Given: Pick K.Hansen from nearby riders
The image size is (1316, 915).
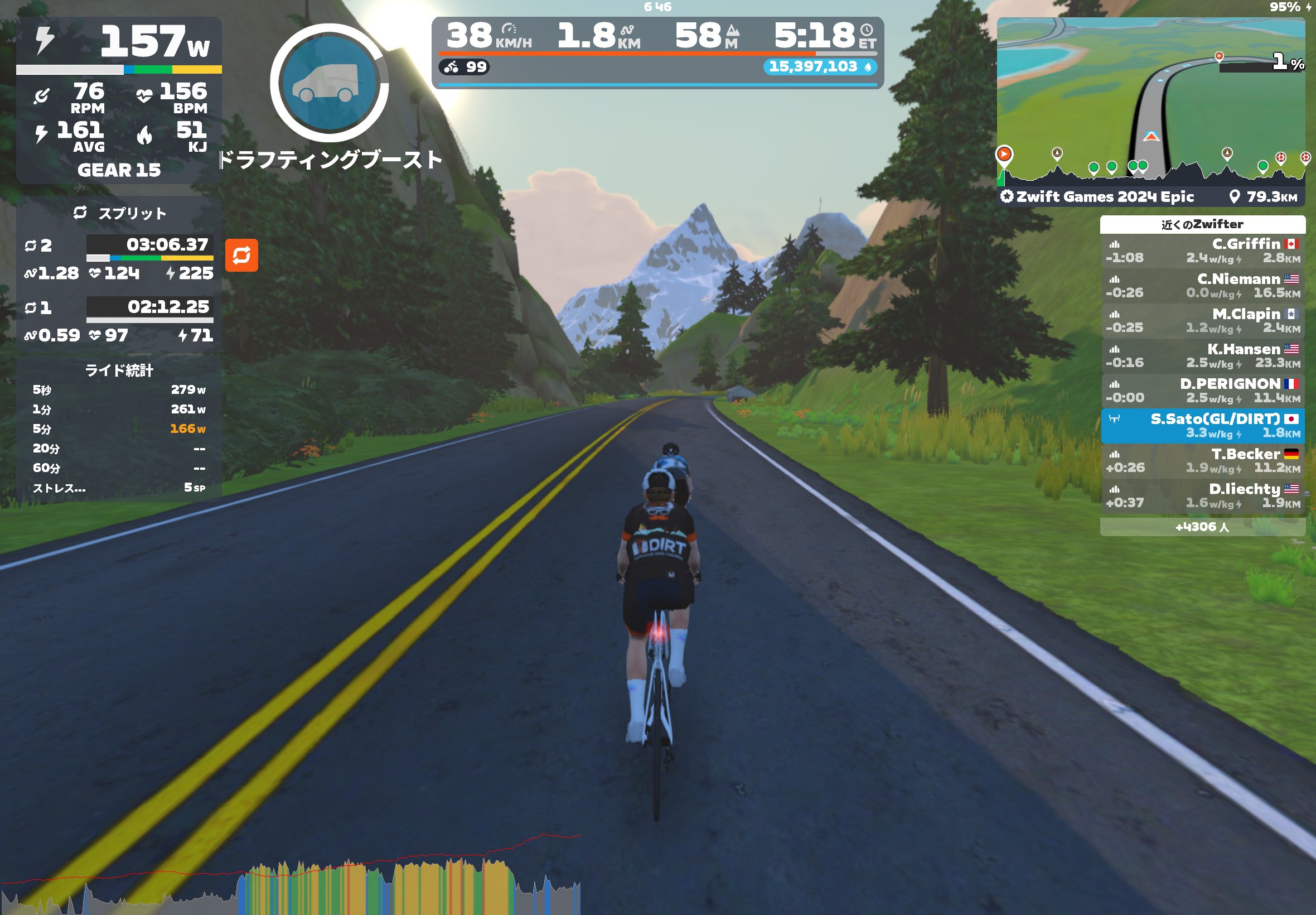Looking at the screenshot, I should coord(1202,356).
